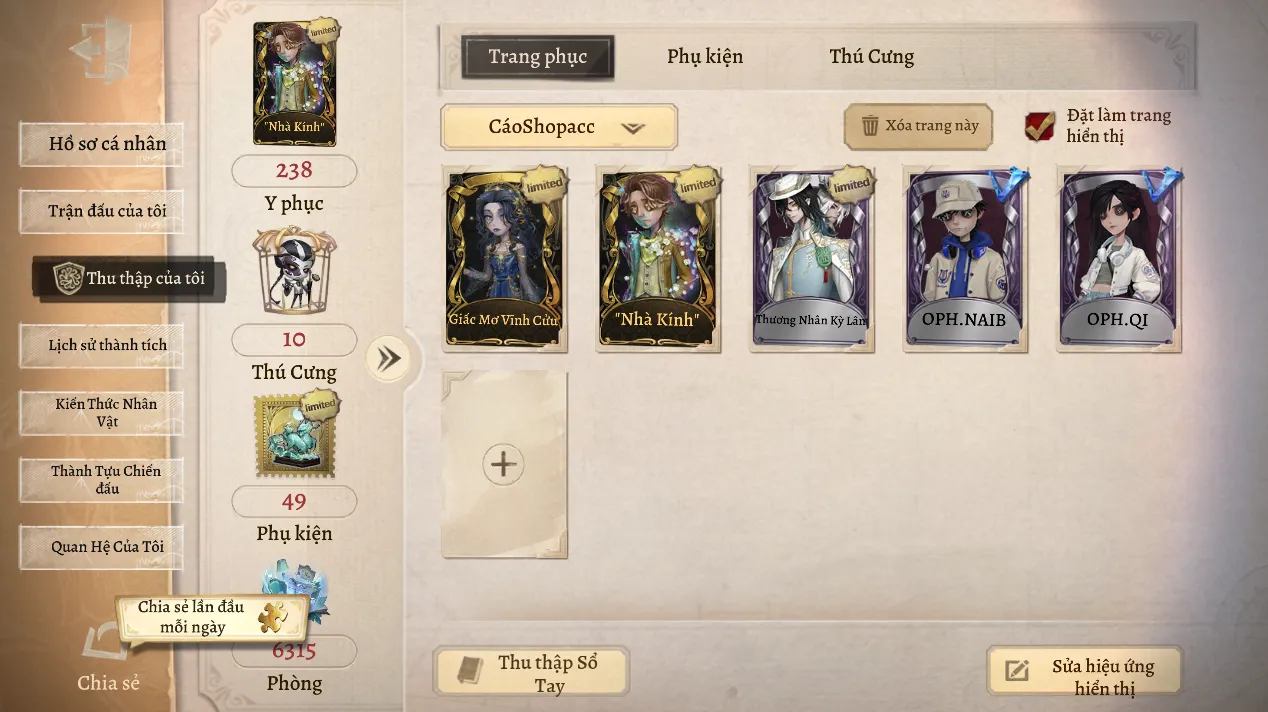The height and width of the screenshot is (712, 1268).
Task: Pick the OPH.QI costume card
Action: 1119,259
